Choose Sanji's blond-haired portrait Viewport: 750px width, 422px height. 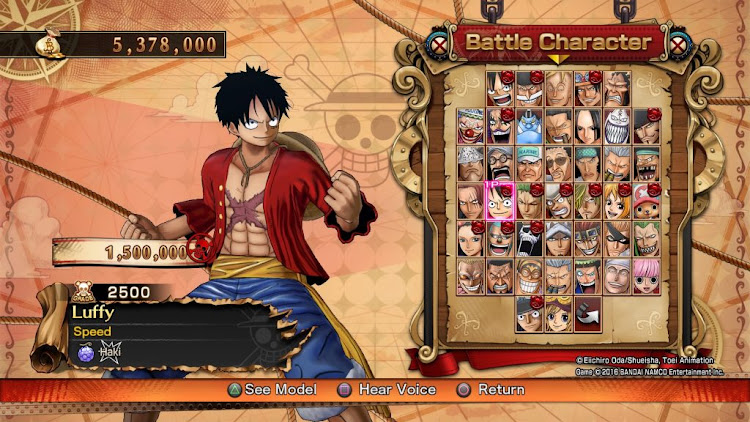589,200
